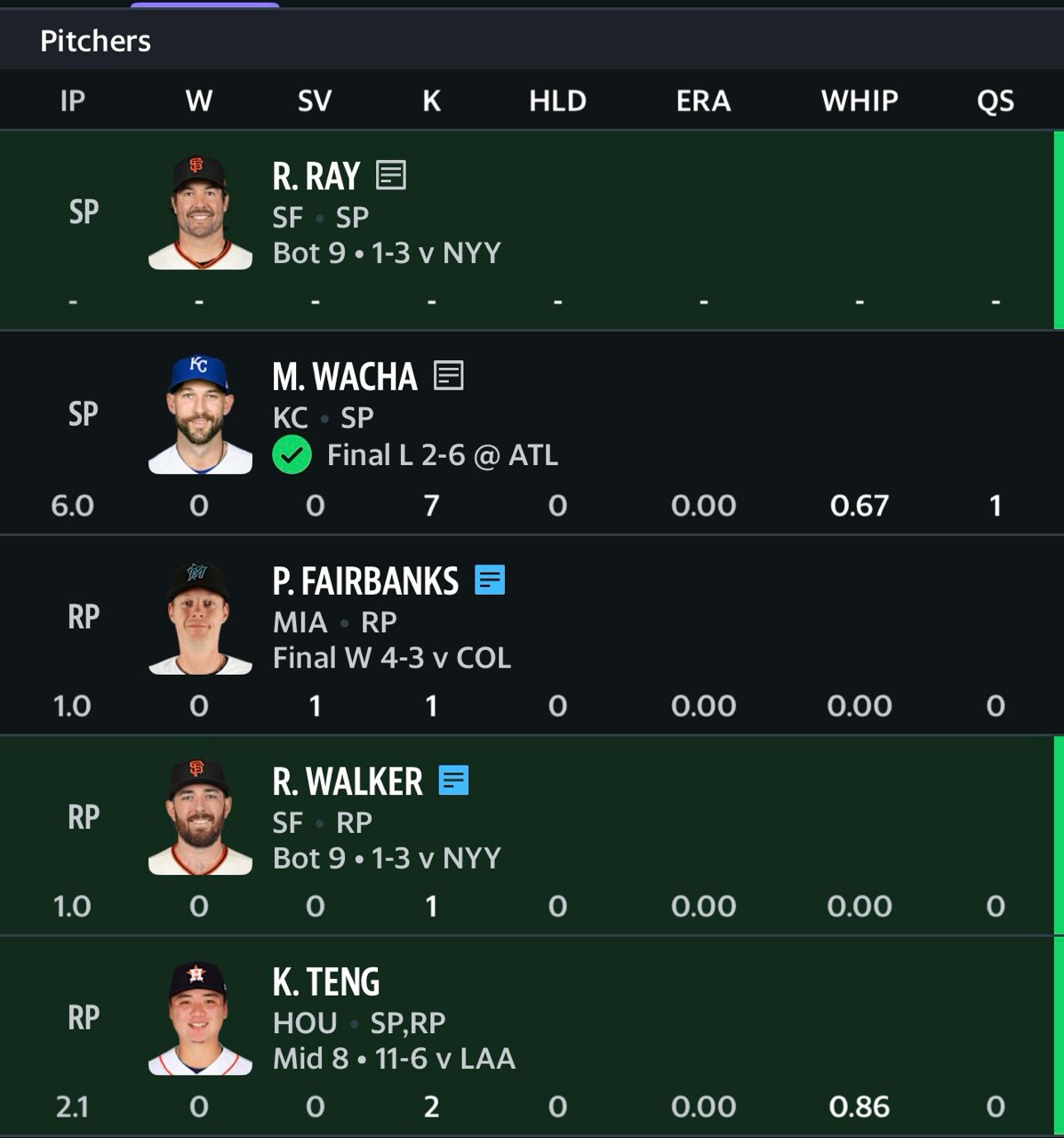Image resolution: width=1064 pixels, height=1138 pixels.
Task: Click the SV column header
Action: tap(315, 100)
